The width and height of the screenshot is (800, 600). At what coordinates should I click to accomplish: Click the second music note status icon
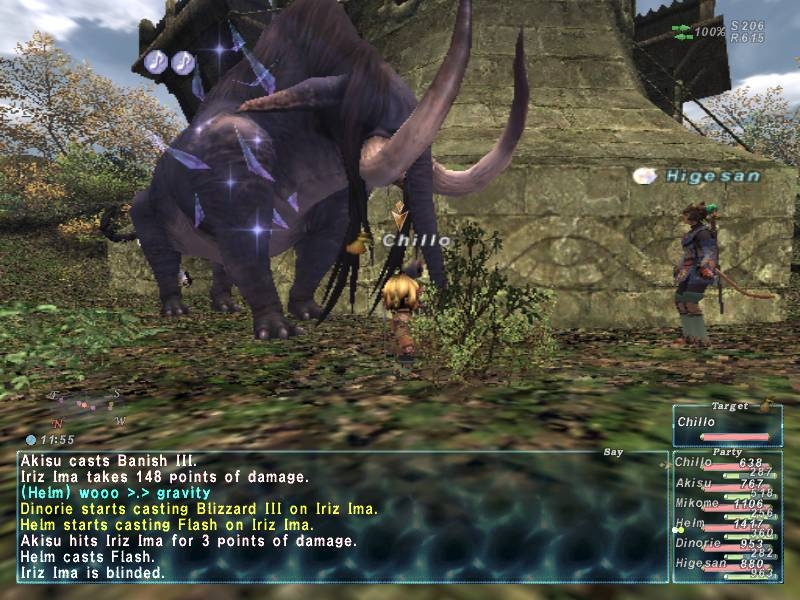click(182, 62)
